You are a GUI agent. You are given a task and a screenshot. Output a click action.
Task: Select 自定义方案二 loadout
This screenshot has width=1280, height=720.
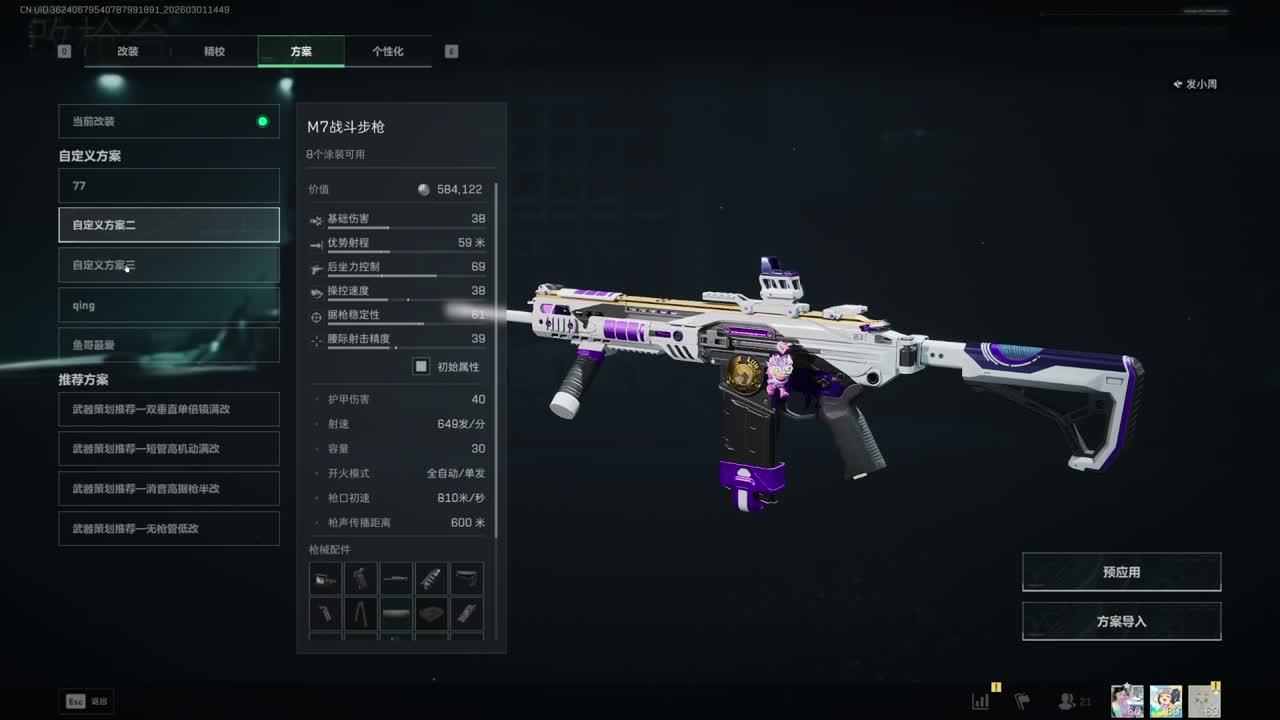pos(169,225)
